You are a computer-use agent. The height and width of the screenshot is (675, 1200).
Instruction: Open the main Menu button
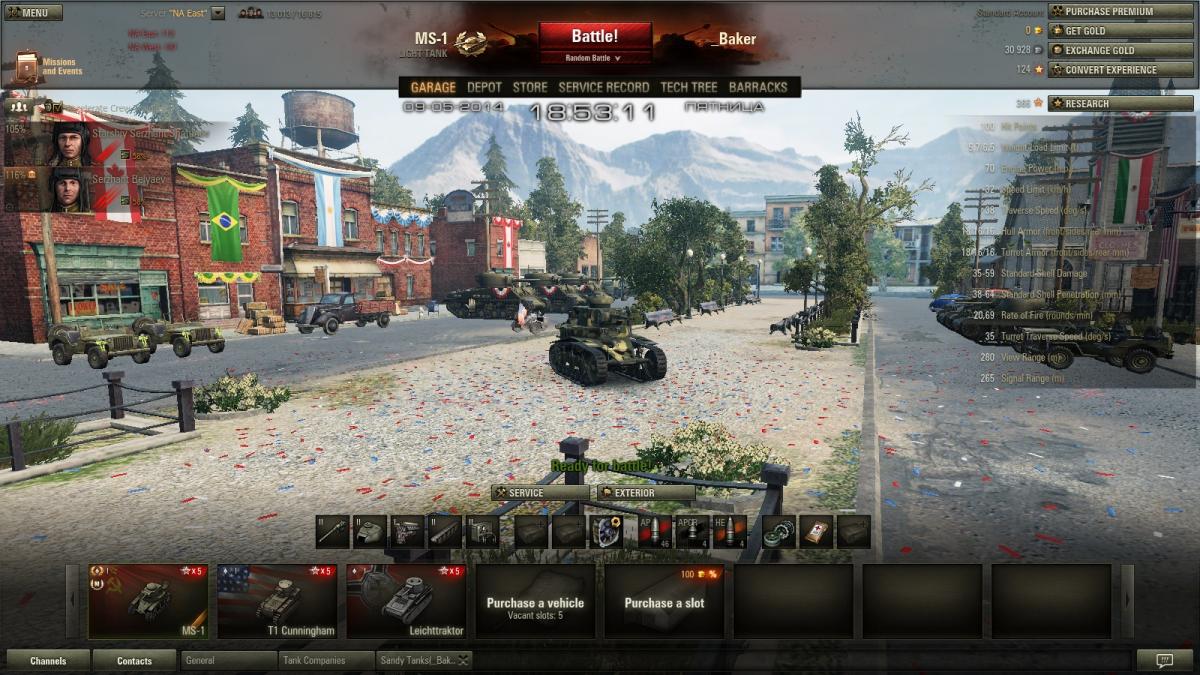pyautogui.click(x=33, y=13)
